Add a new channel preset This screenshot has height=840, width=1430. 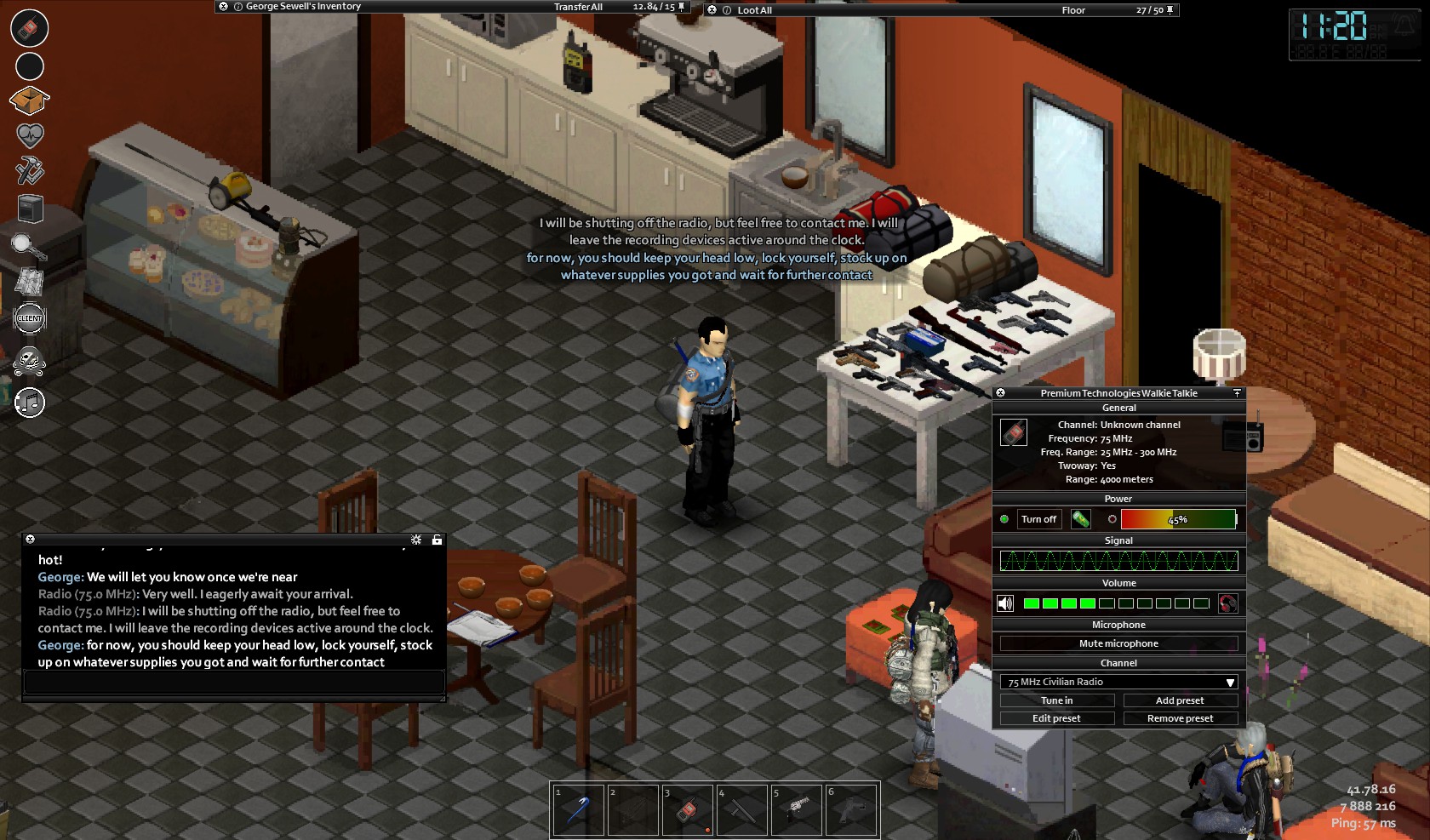[1180, 700]
